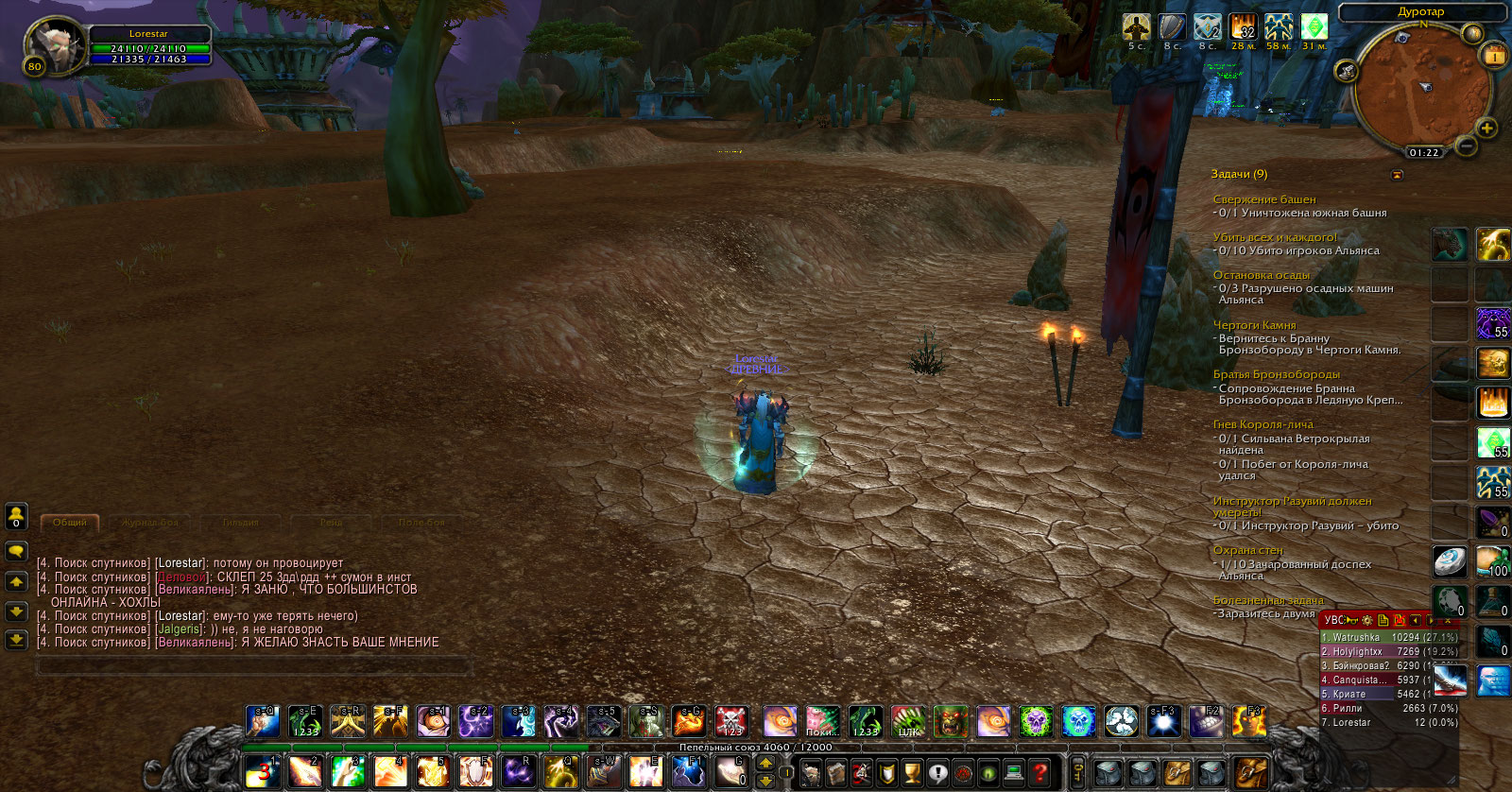Page action bar up with arrow
The image size is (1512, 792).
(765, 763)
